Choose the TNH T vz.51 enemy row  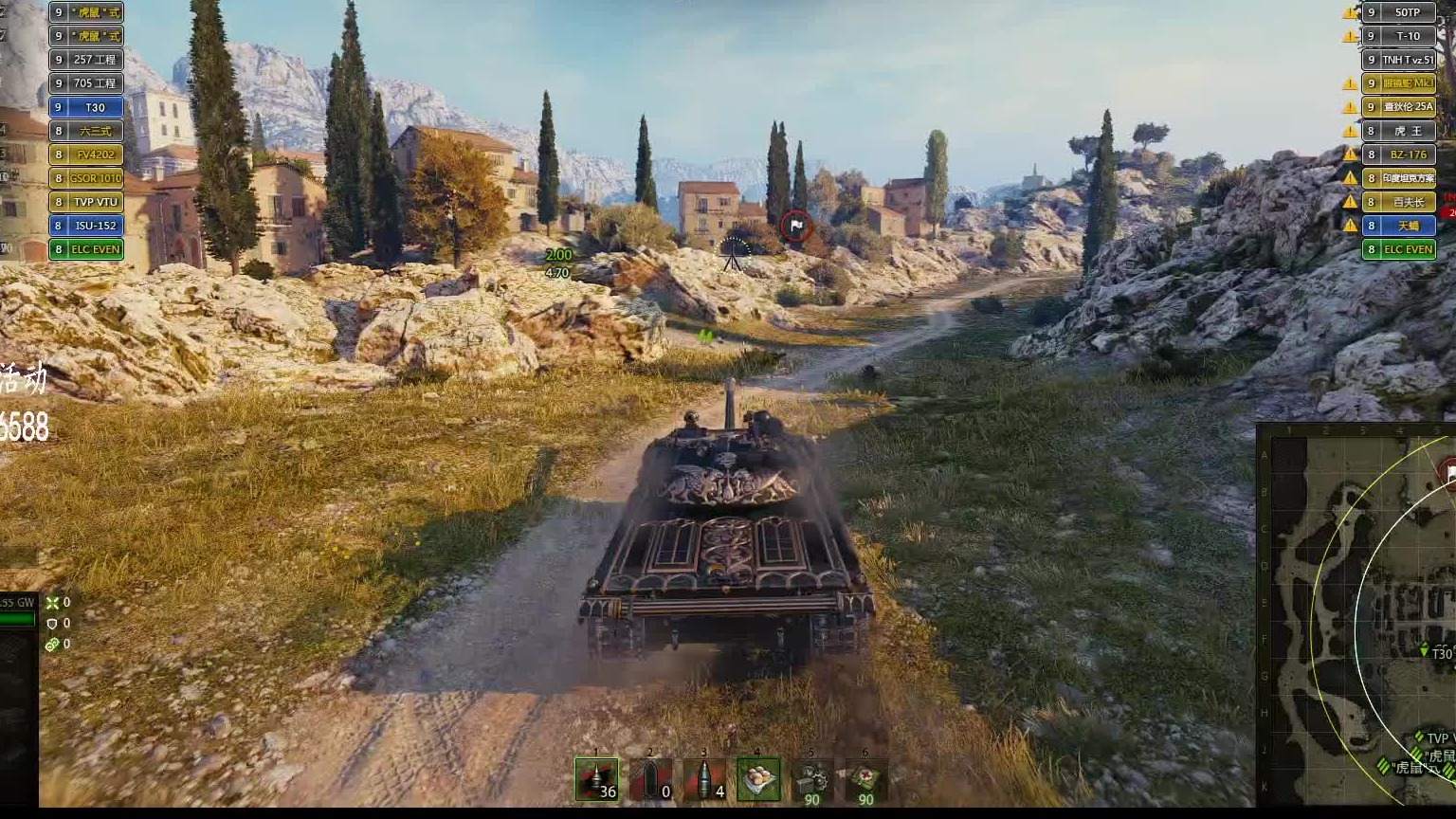click(x=1399, y=60)
